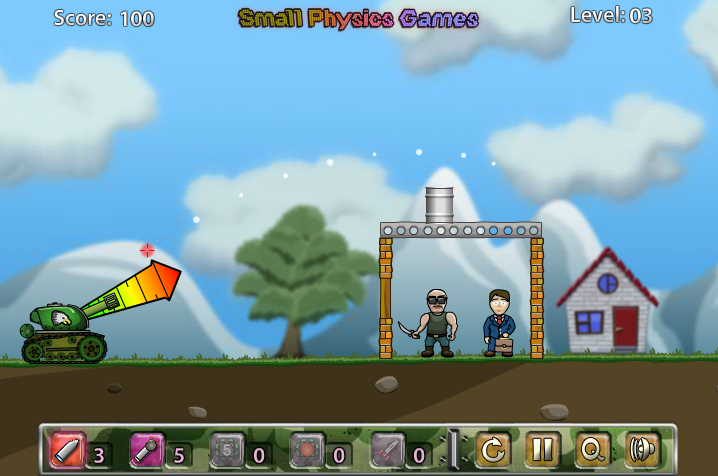Restart the level with the circular arrow button
Image resolution: width=718 pixels, height=476 pixels.
(x=493, y=449)
